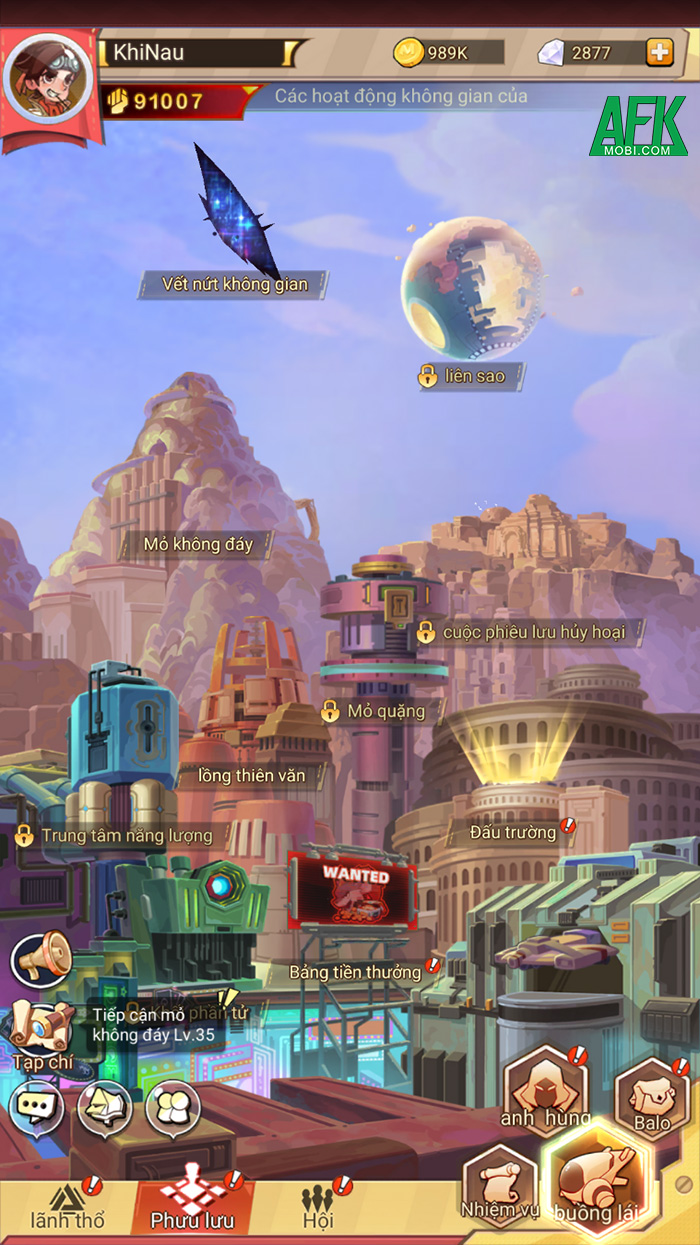
Task: Open the player avatar profile
Action: [49, 80]
